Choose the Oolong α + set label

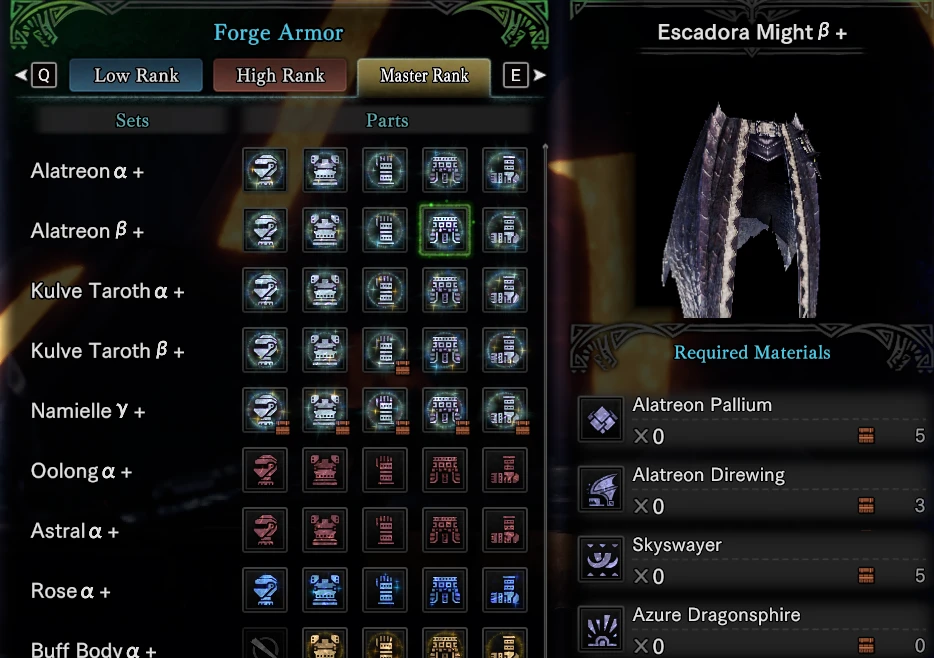pyautogui.click(x=81, y=471)
